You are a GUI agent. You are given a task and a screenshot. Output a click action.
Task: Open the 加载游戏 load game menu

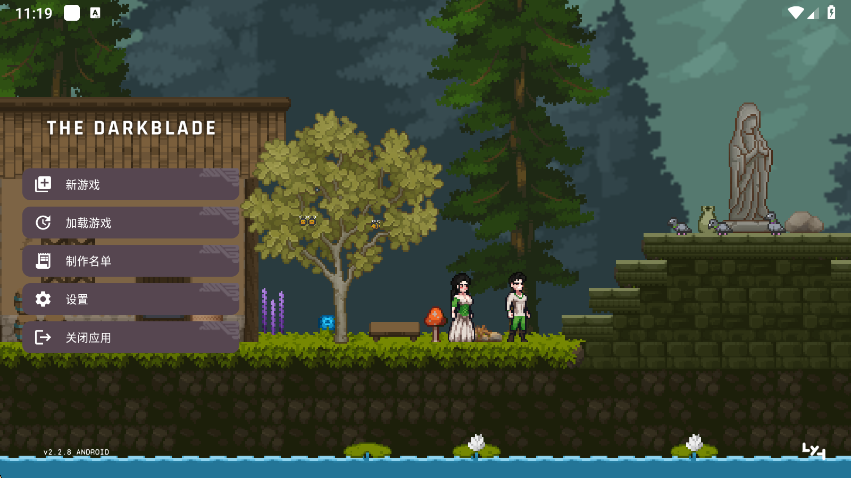[x=130, y=222]
